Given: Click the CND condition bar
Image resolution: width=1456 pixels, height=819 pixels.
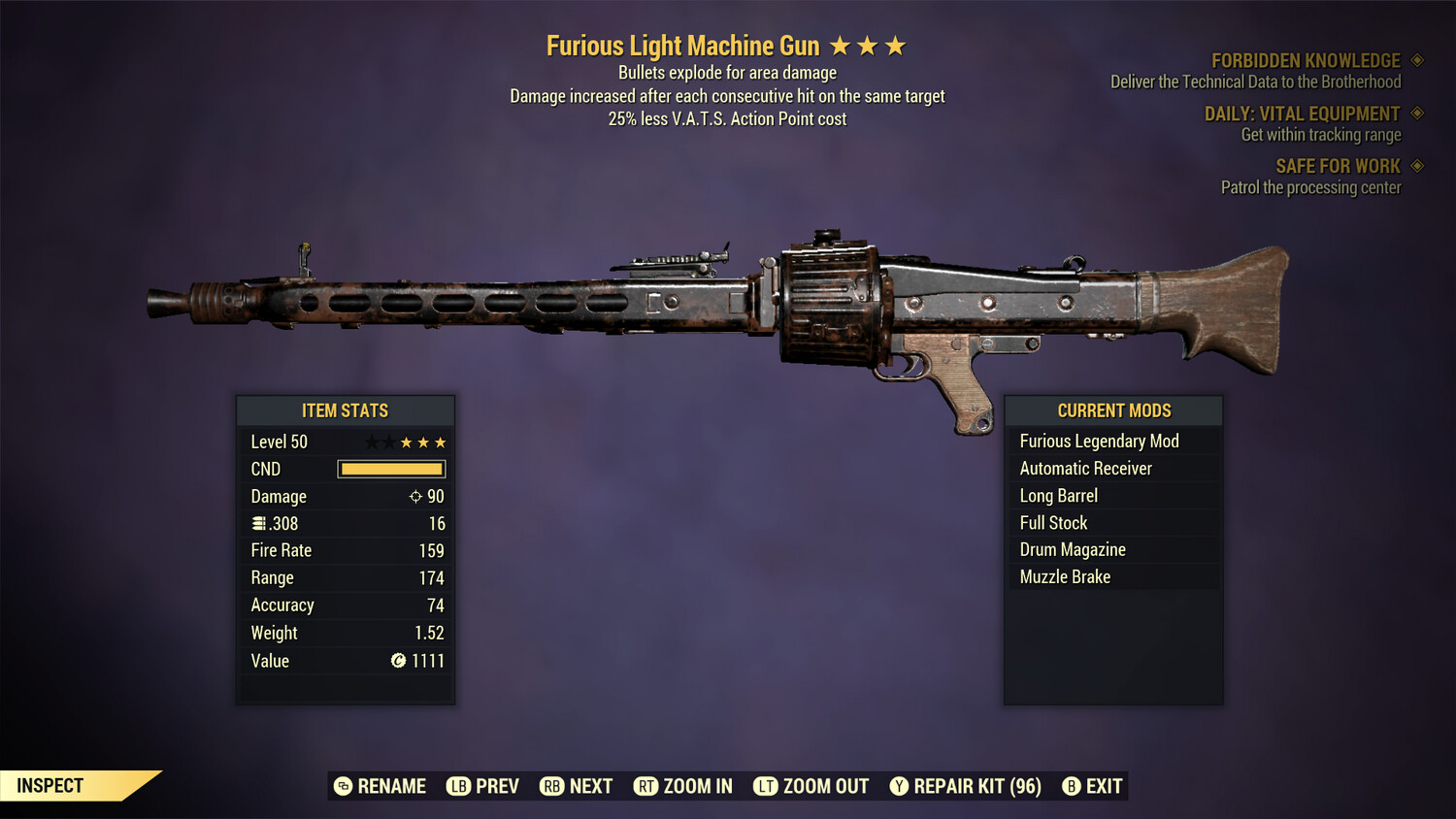Looking at the screenshot, I should pos(391,469).
